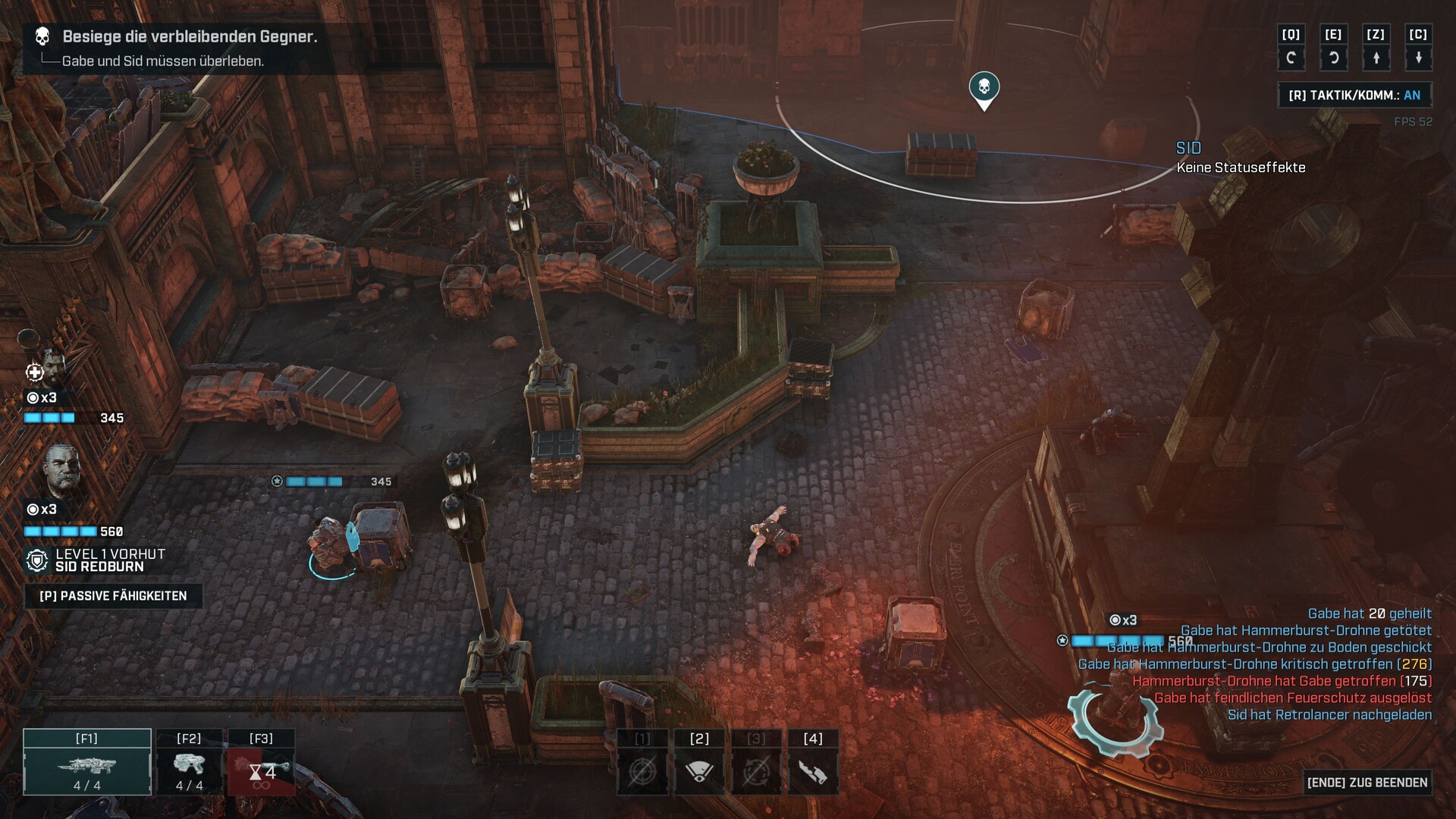
Task: End the turn with Zug Beenden
Action: [x=1367, y=783]
